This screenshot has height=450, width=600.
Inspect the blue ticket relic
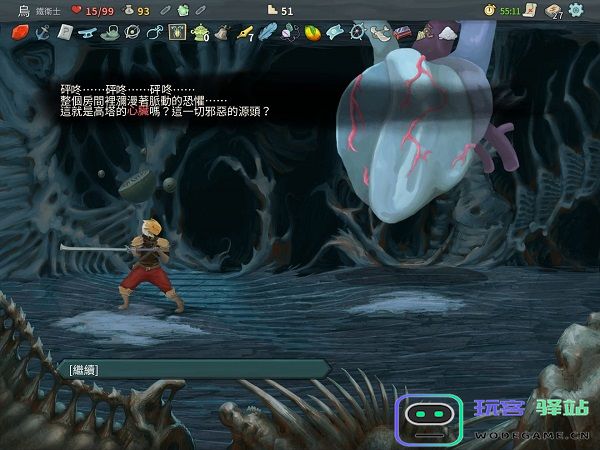[335, 32]
